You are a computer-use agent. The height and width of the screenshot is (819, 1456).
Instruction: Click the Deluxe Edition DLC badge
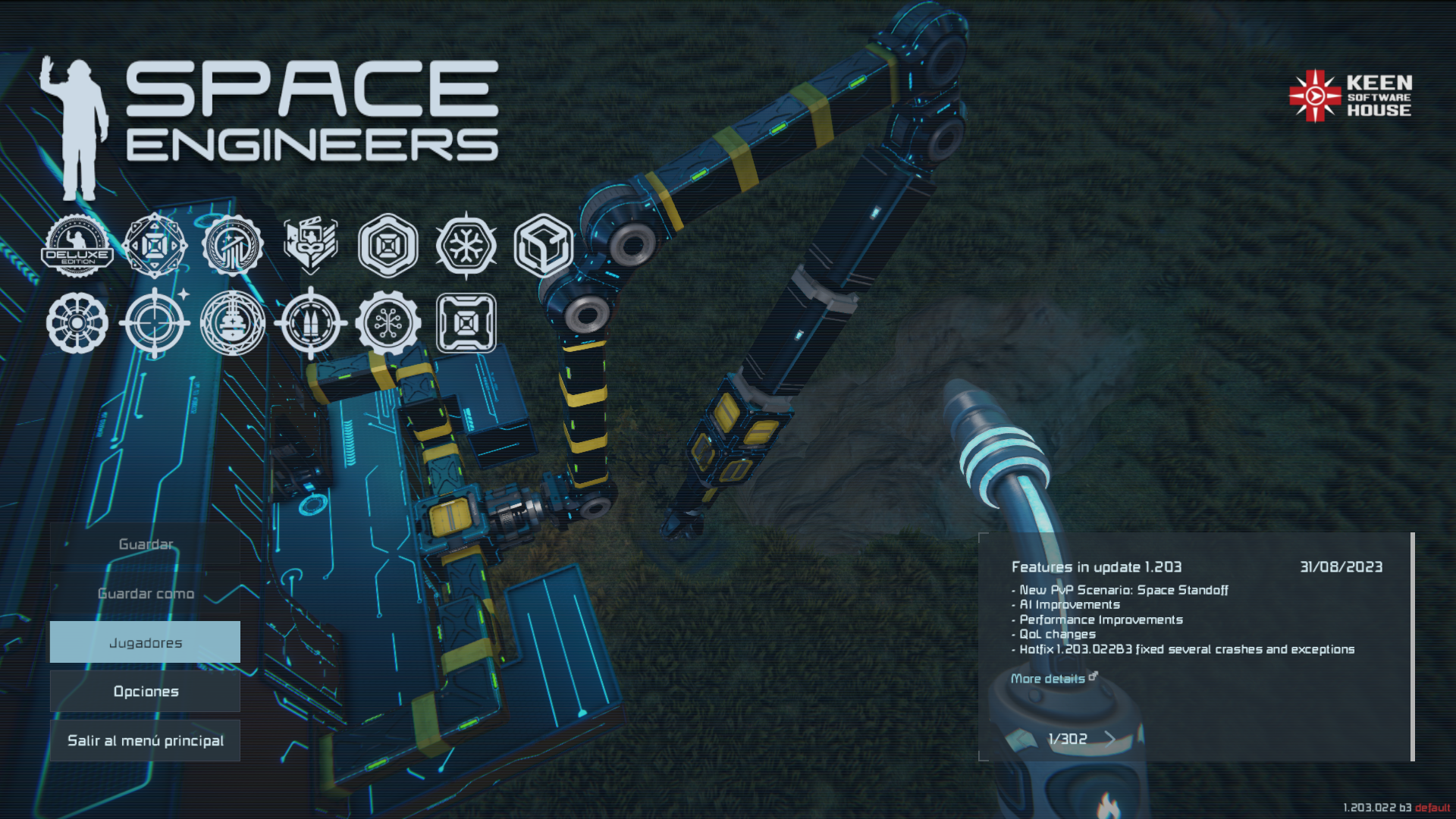click(x=77, y=246)
